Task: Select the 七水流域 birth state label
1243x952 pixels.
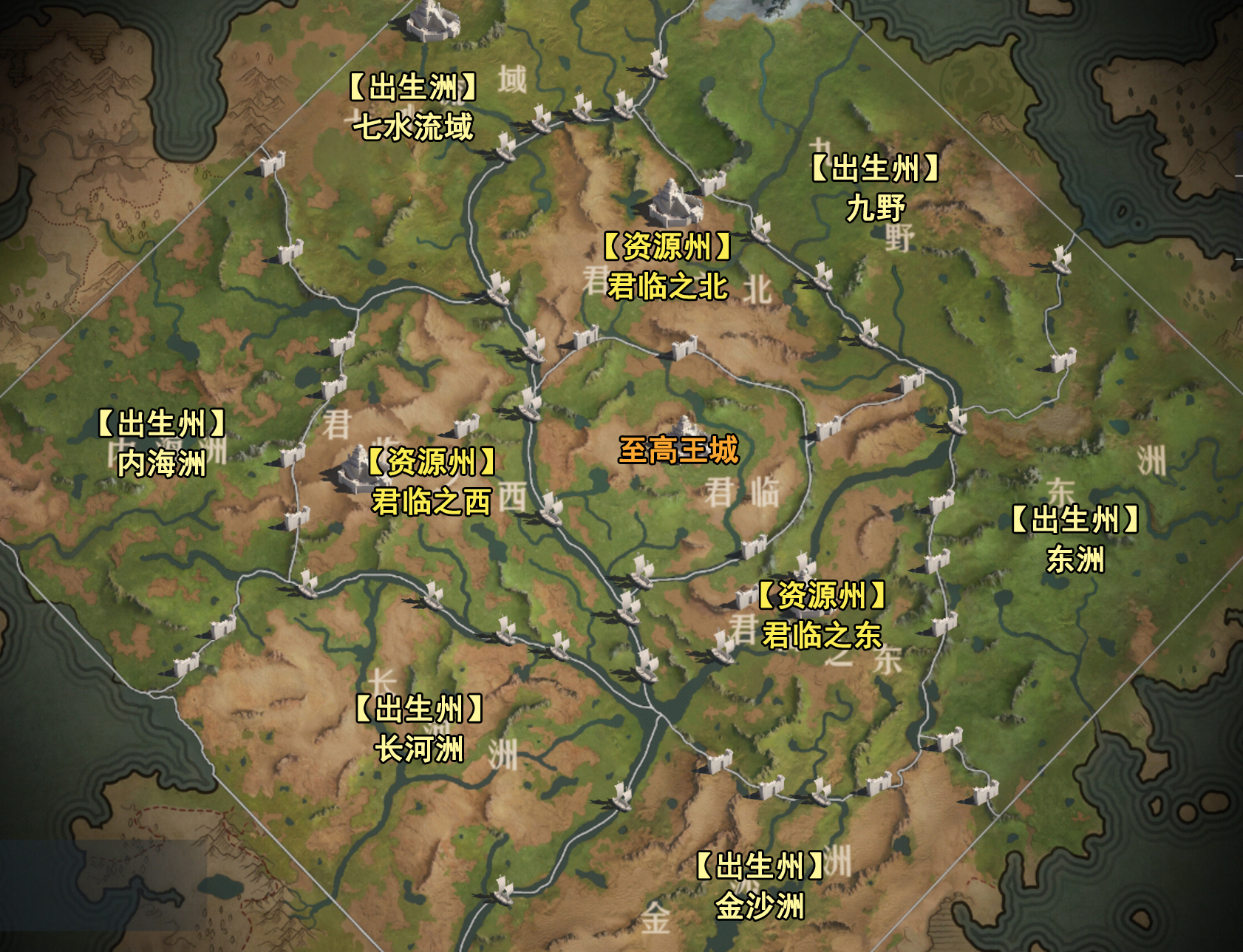Action: click(413, 126)
